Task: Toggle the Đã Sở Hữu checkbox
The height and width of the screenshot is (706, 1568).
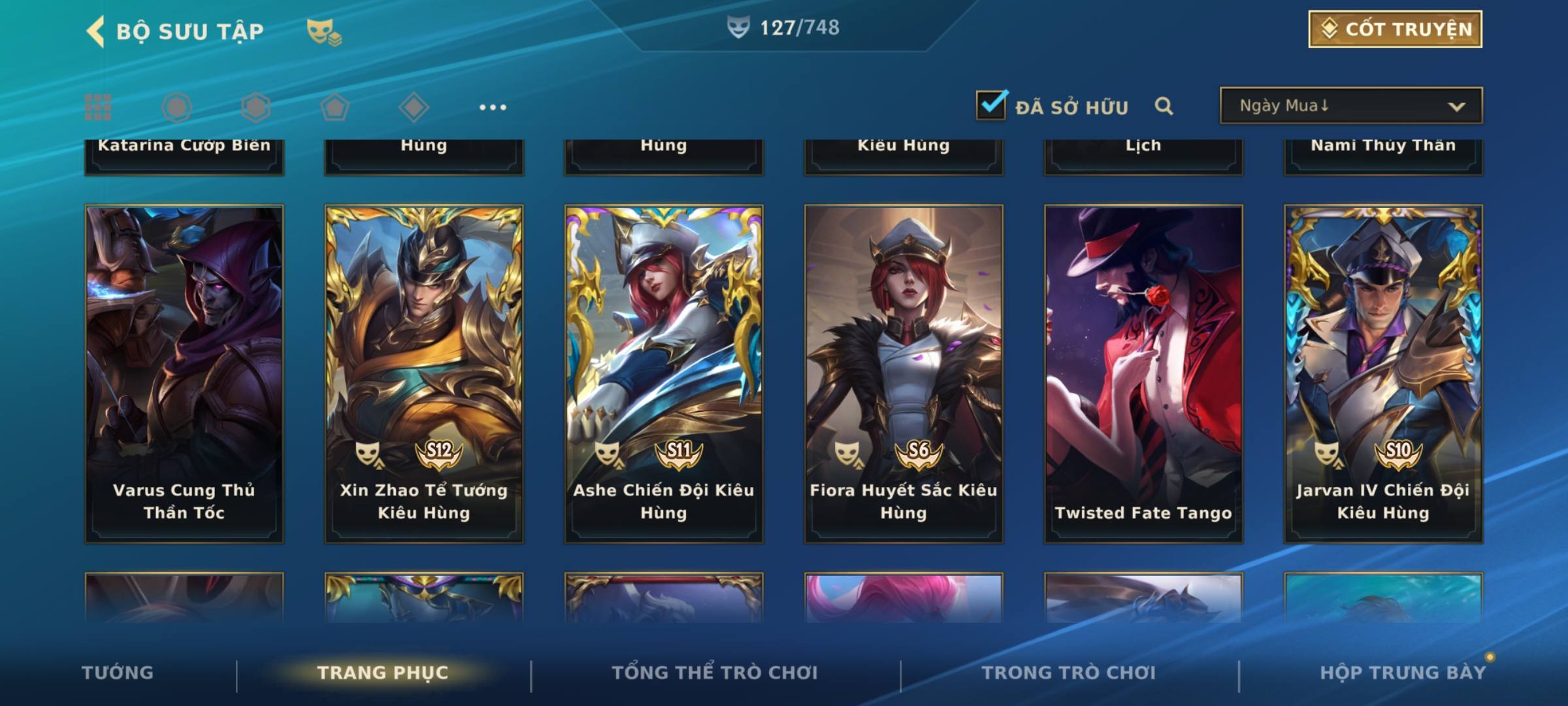Action: [x=991, y=105]
